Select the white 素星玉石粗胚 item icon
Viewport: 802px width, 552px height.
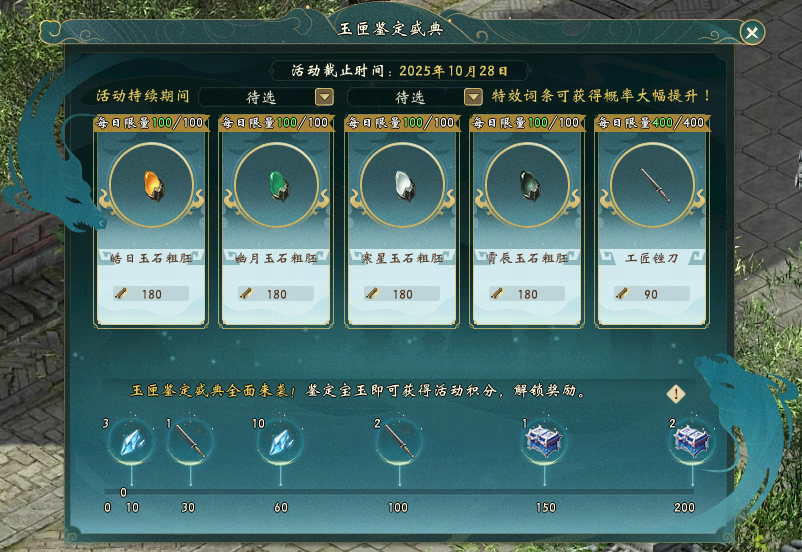click(x=402, y=185)
